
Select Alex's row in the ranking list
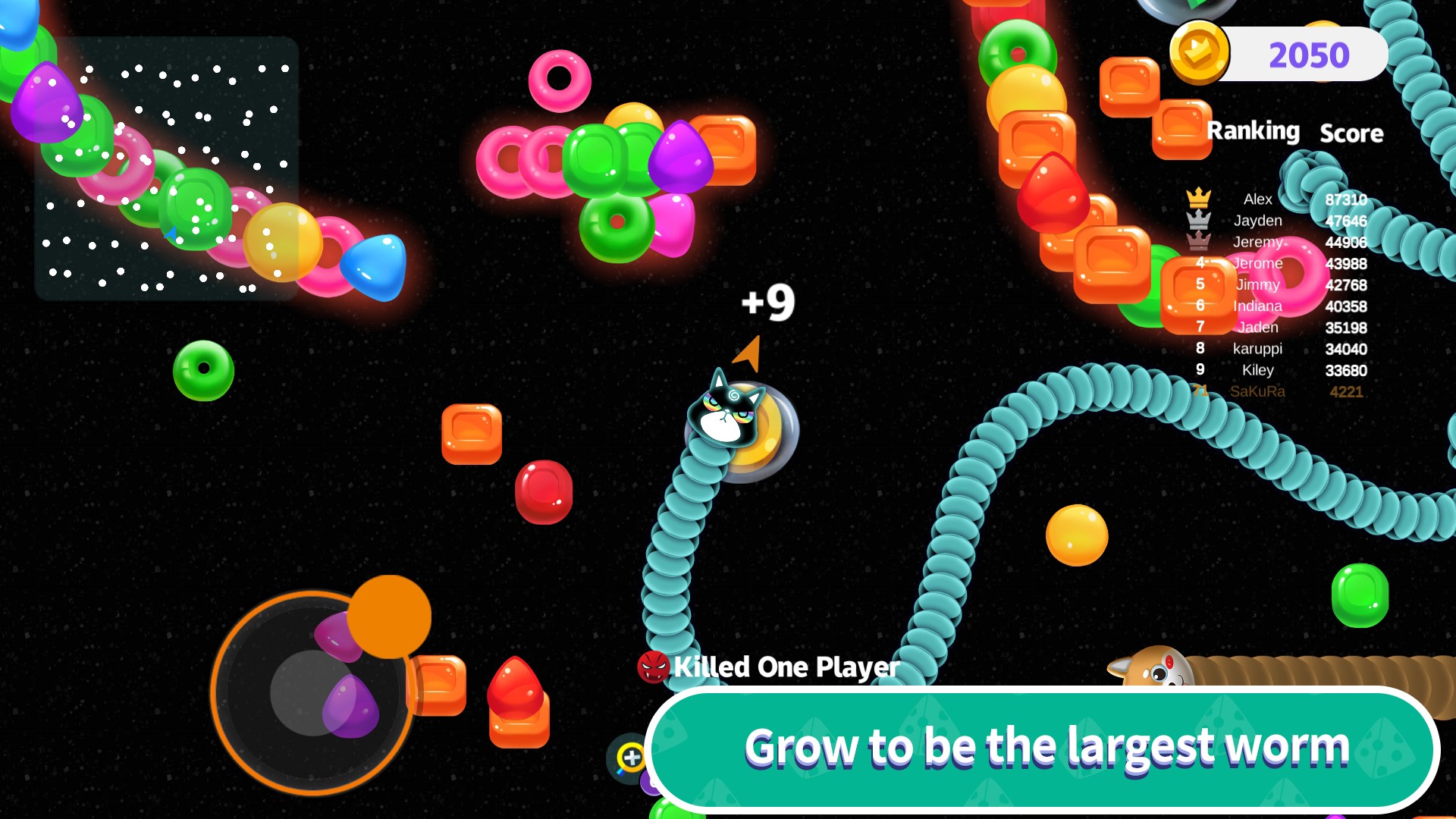pyautogui.click(x=1277, y=199)
